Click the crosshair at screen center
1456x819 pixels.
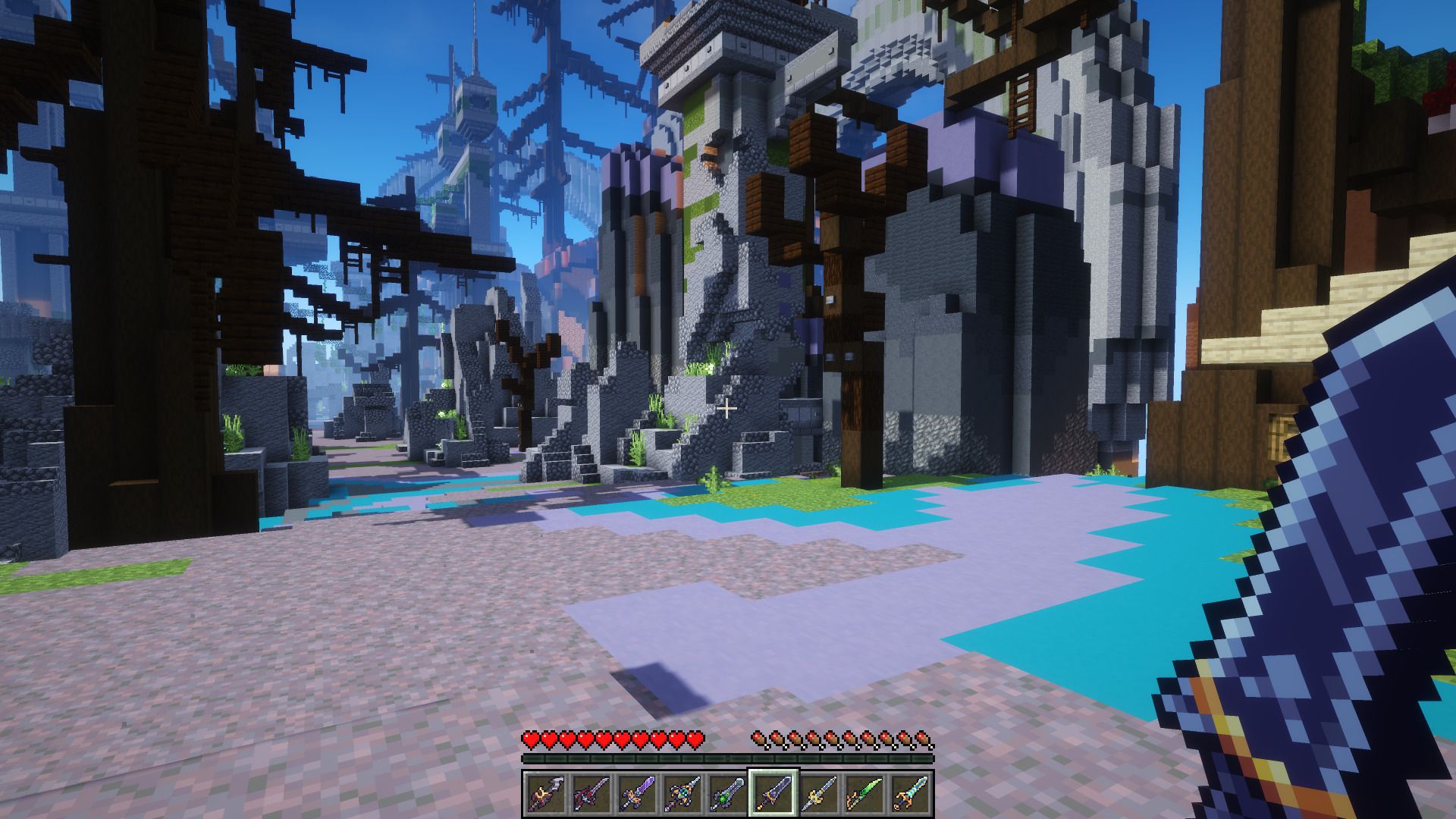click(x=728, y=409)
